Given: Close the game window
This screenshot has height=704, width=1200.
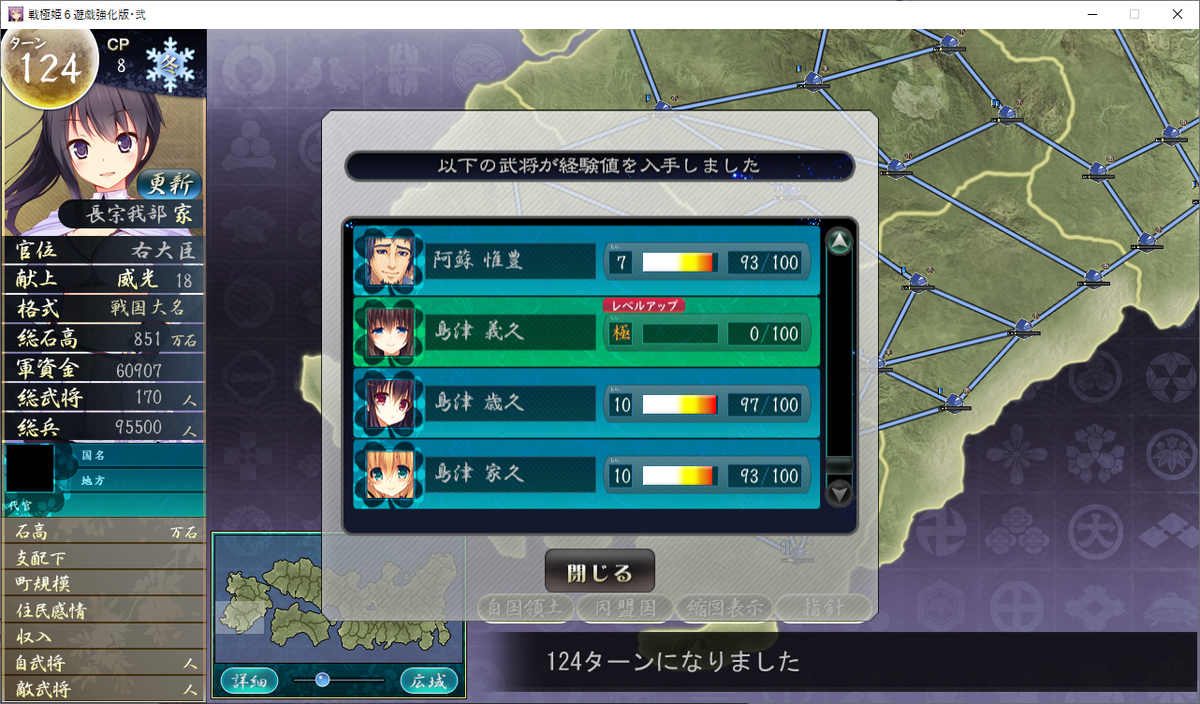Looking at the screenshot, I should [x=1176, y=14].
